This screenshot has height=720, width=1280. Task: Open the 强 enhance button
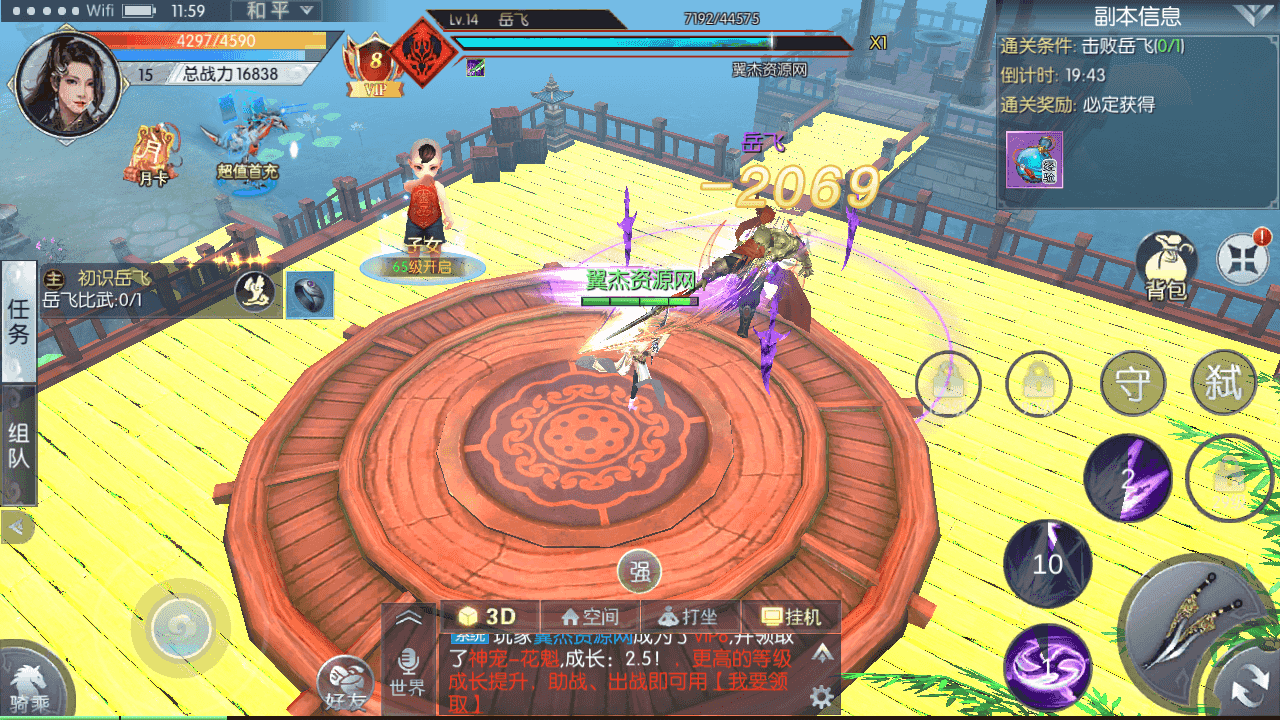coord(639,572)
